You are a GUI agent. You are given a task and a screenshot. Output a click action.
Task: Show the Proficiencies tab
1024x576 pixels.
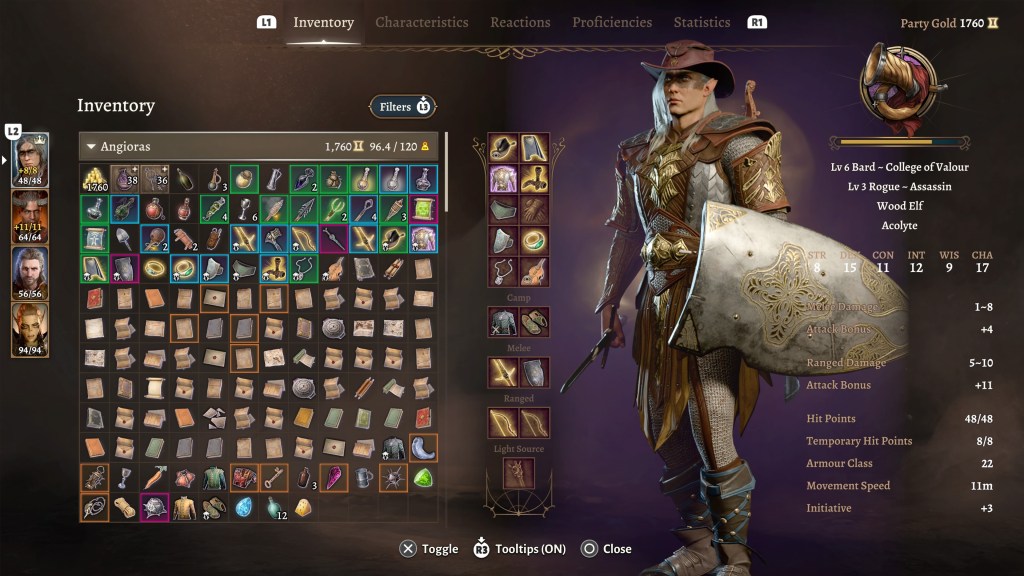click(x=611, y=22)
